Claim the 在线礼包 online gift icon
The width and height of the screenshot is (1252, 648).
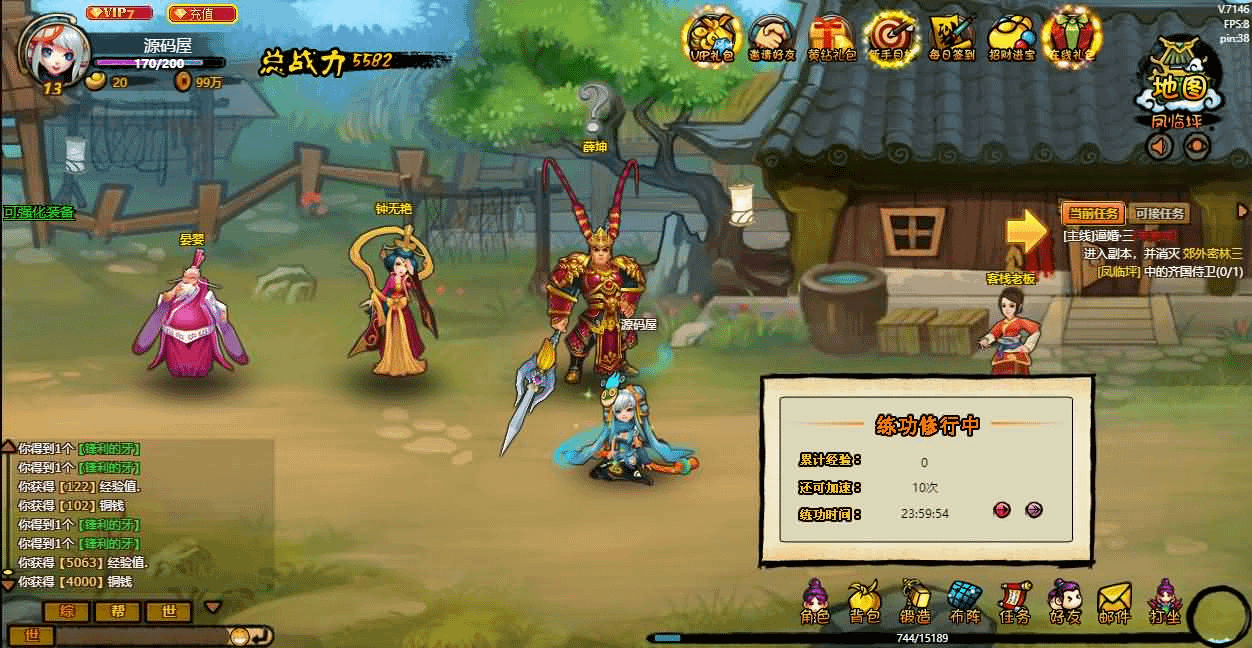tap(1070, 38)
